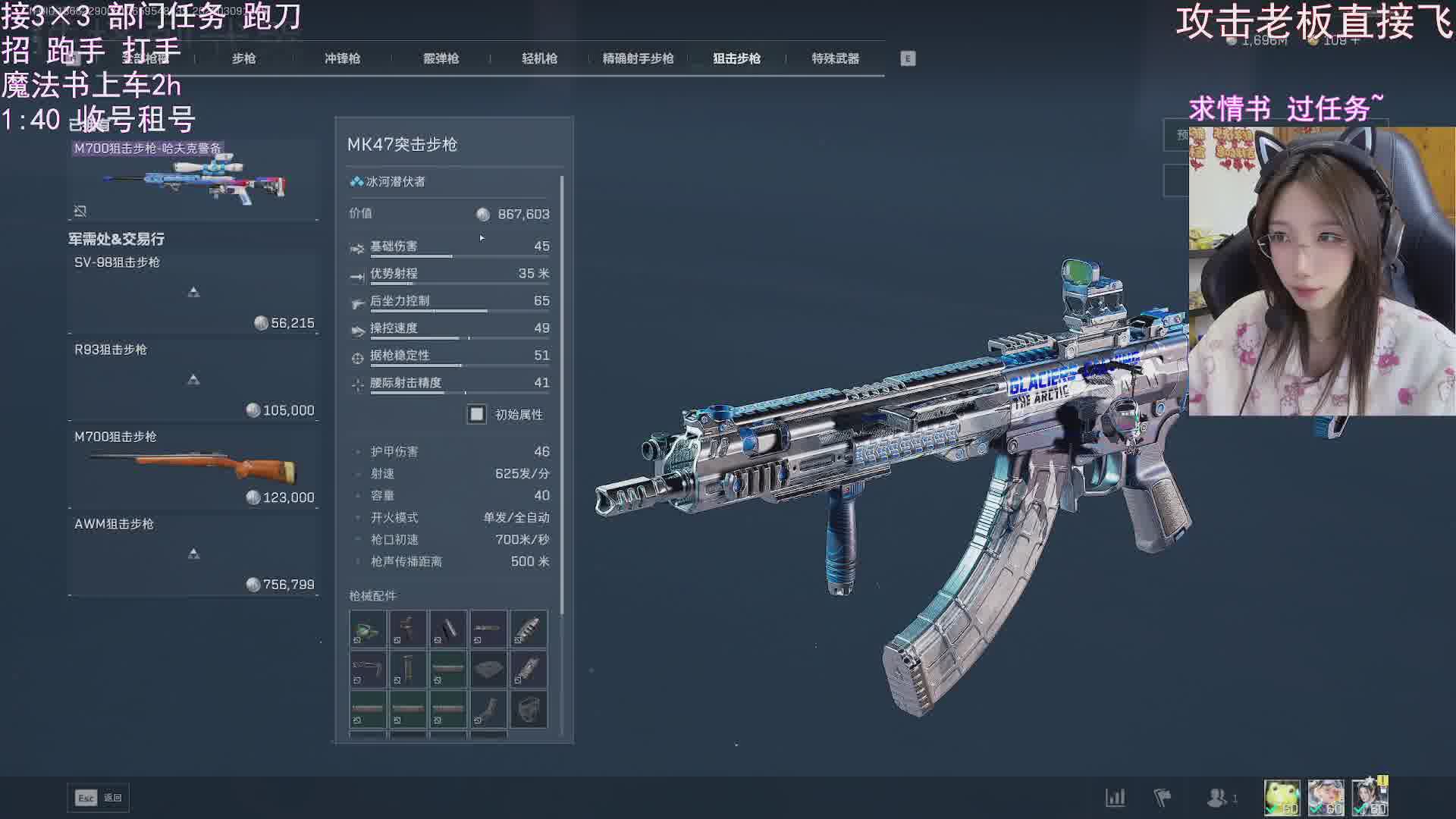
Task: Switch to the 步枪 weapon tab
Action: click(243, 58)
